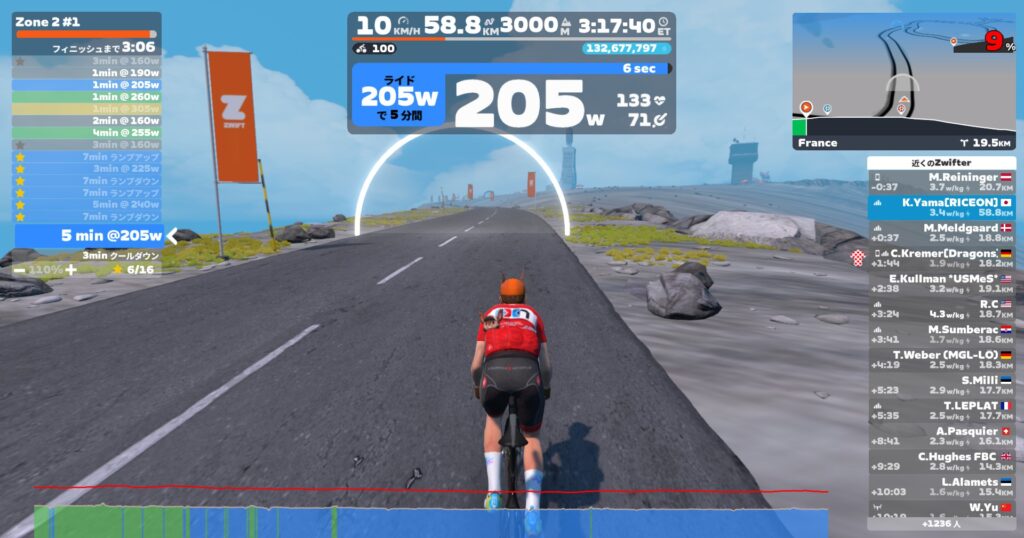1024x538 pixels.
Task: Click the 4min @ 255w workout interval
Action: (88, 132)
